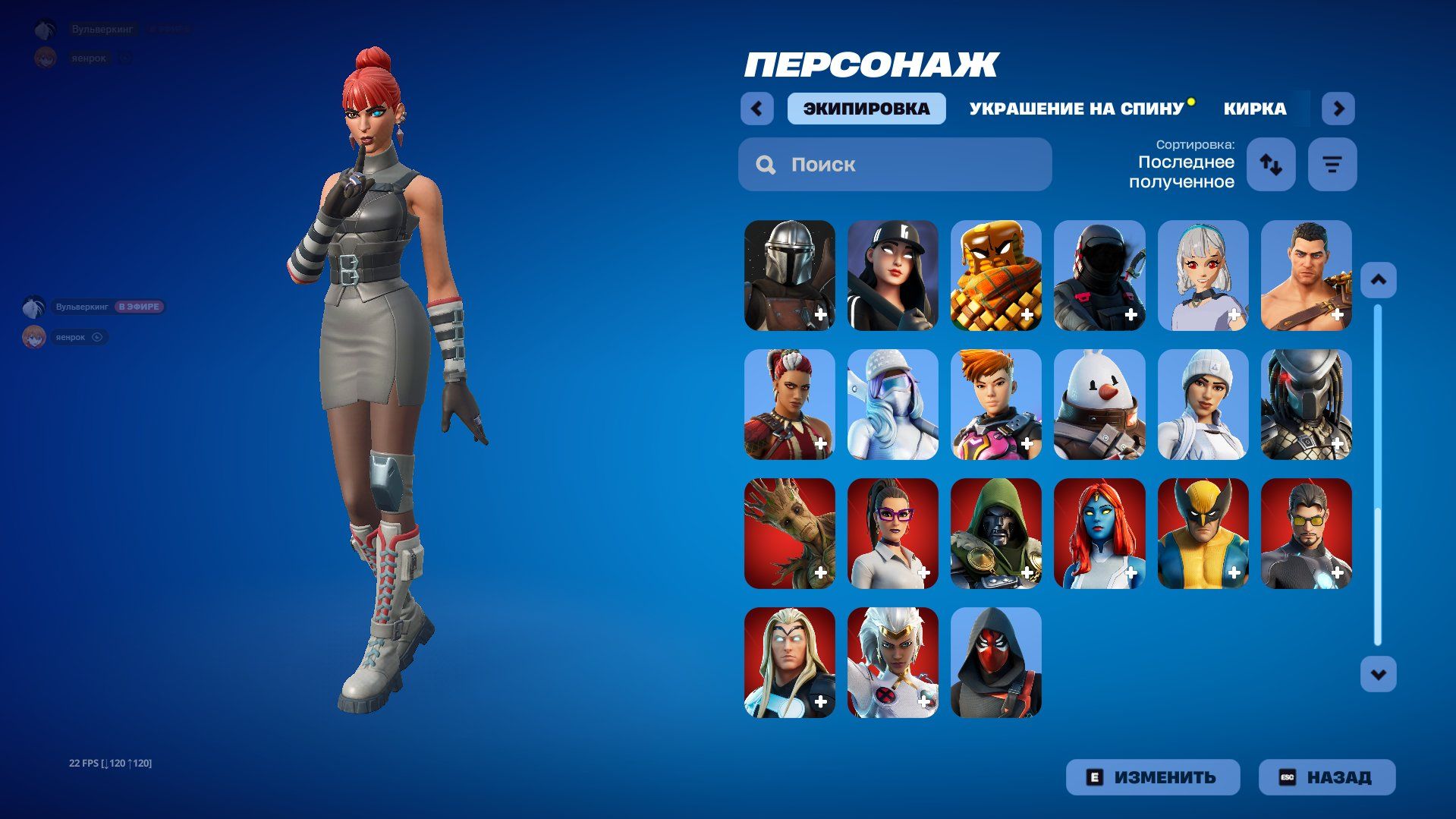
Task: Toggle the sort order arrows button
Action: click(1271, 164)
